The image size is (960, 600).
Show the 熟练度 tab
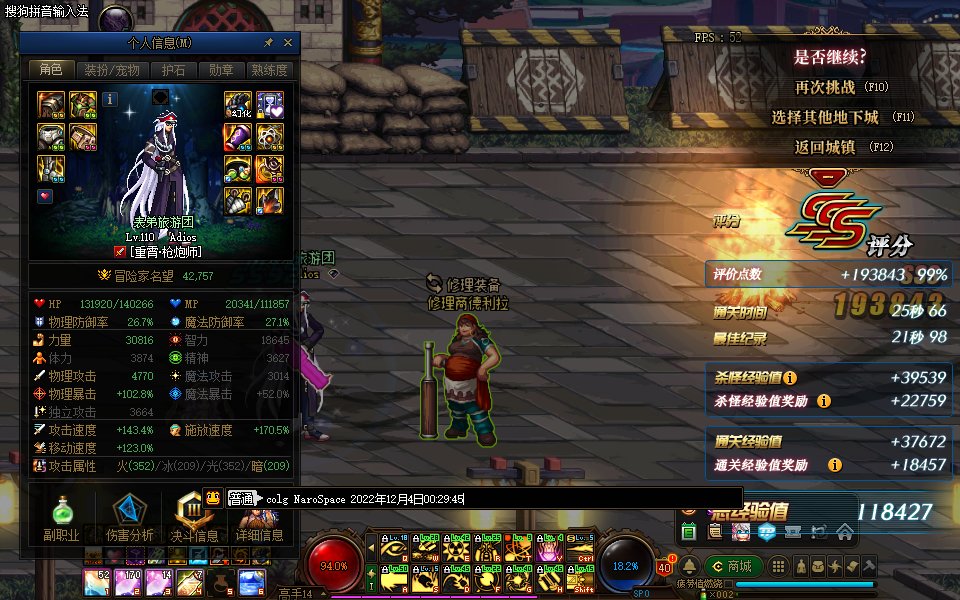click(x=269, y=70)
